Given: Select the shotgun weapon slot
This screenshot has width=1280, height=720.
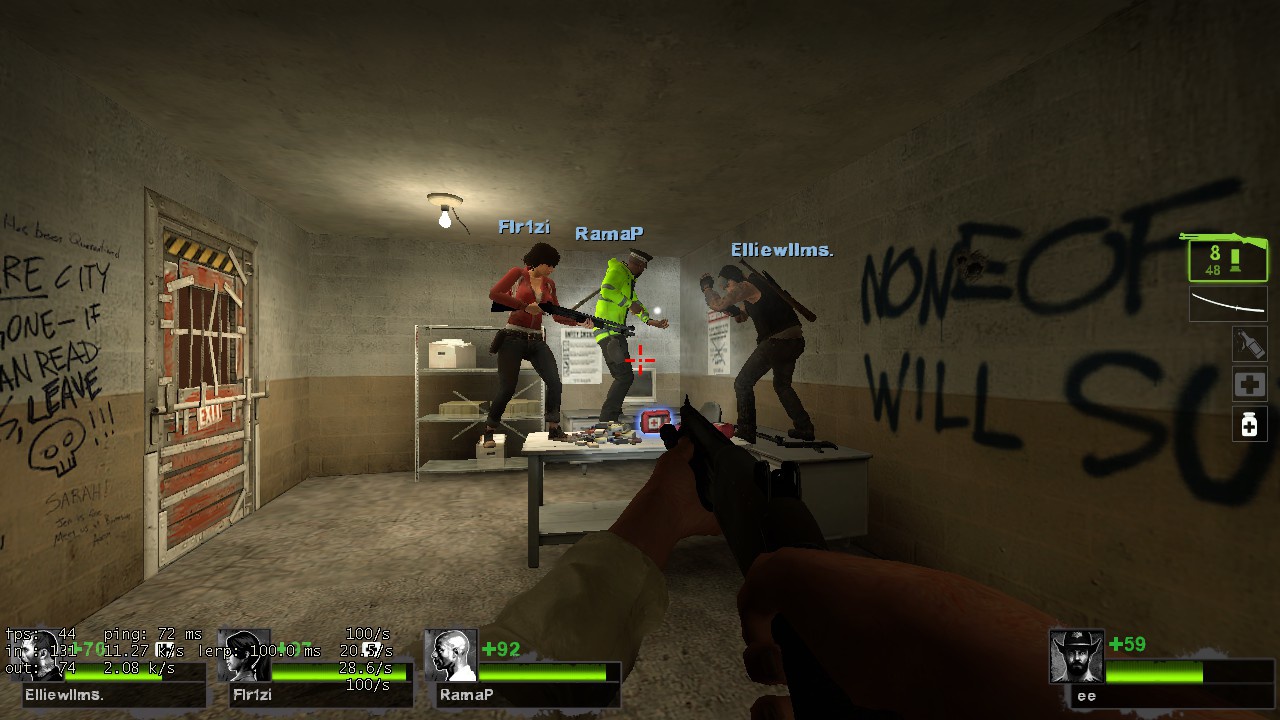Looking at the screenshot, I should [x=1228, y=258].
